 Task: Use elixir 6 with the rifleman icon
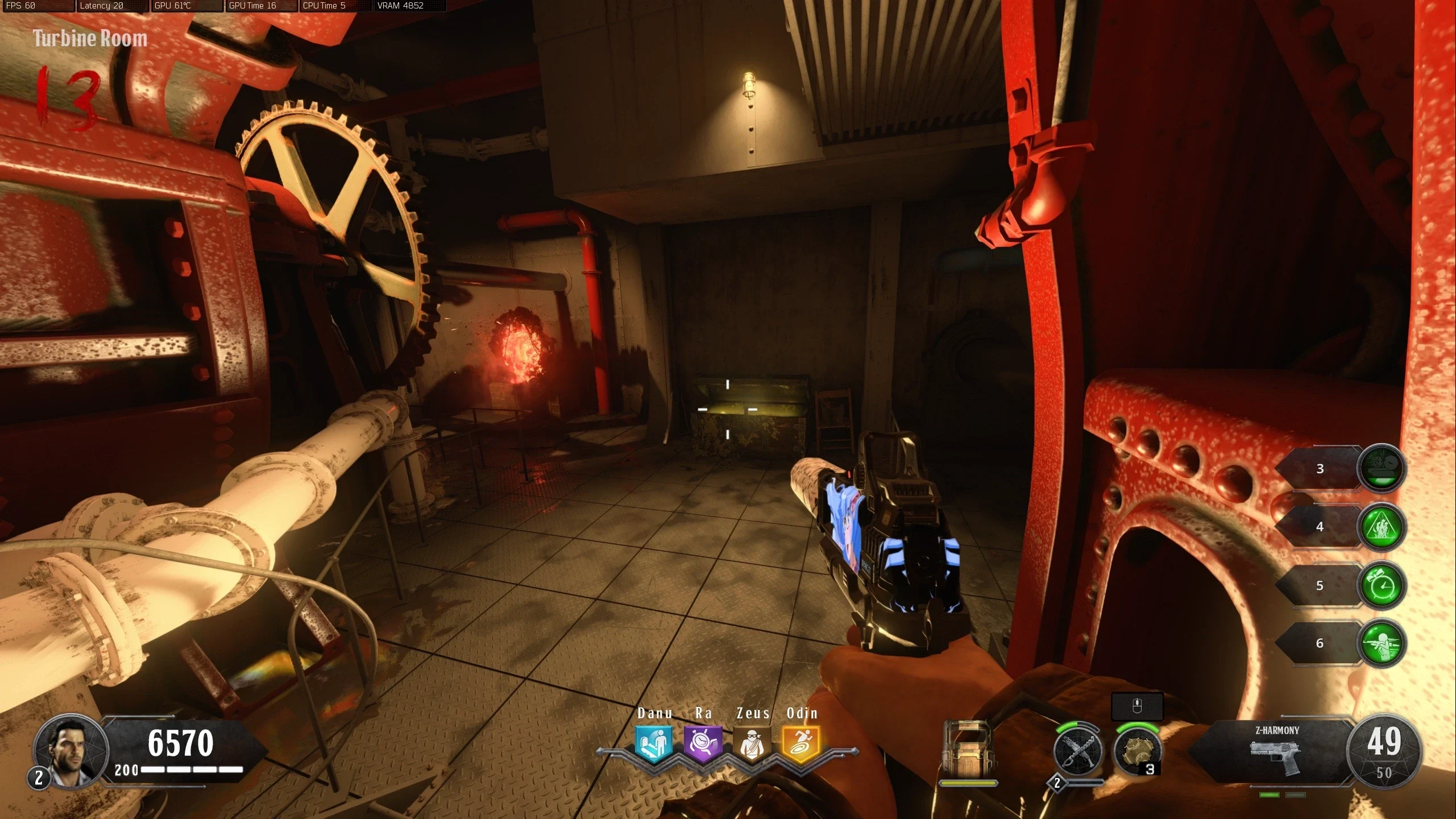click(1382, 643)
